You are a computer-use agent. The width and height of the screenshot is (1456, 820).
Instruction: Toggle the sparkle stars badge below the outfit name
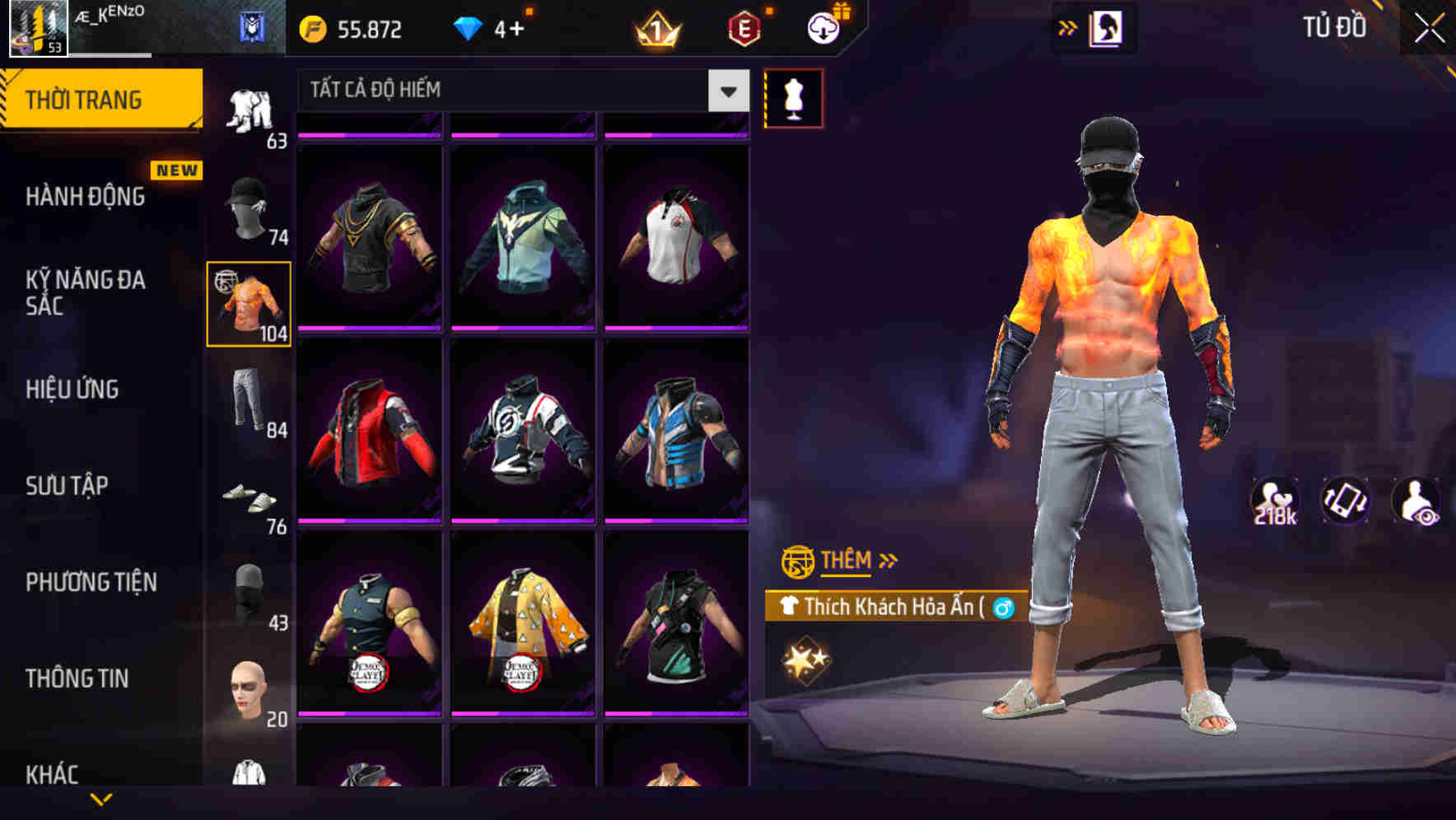pyautogui.click(x=805, y=659)
